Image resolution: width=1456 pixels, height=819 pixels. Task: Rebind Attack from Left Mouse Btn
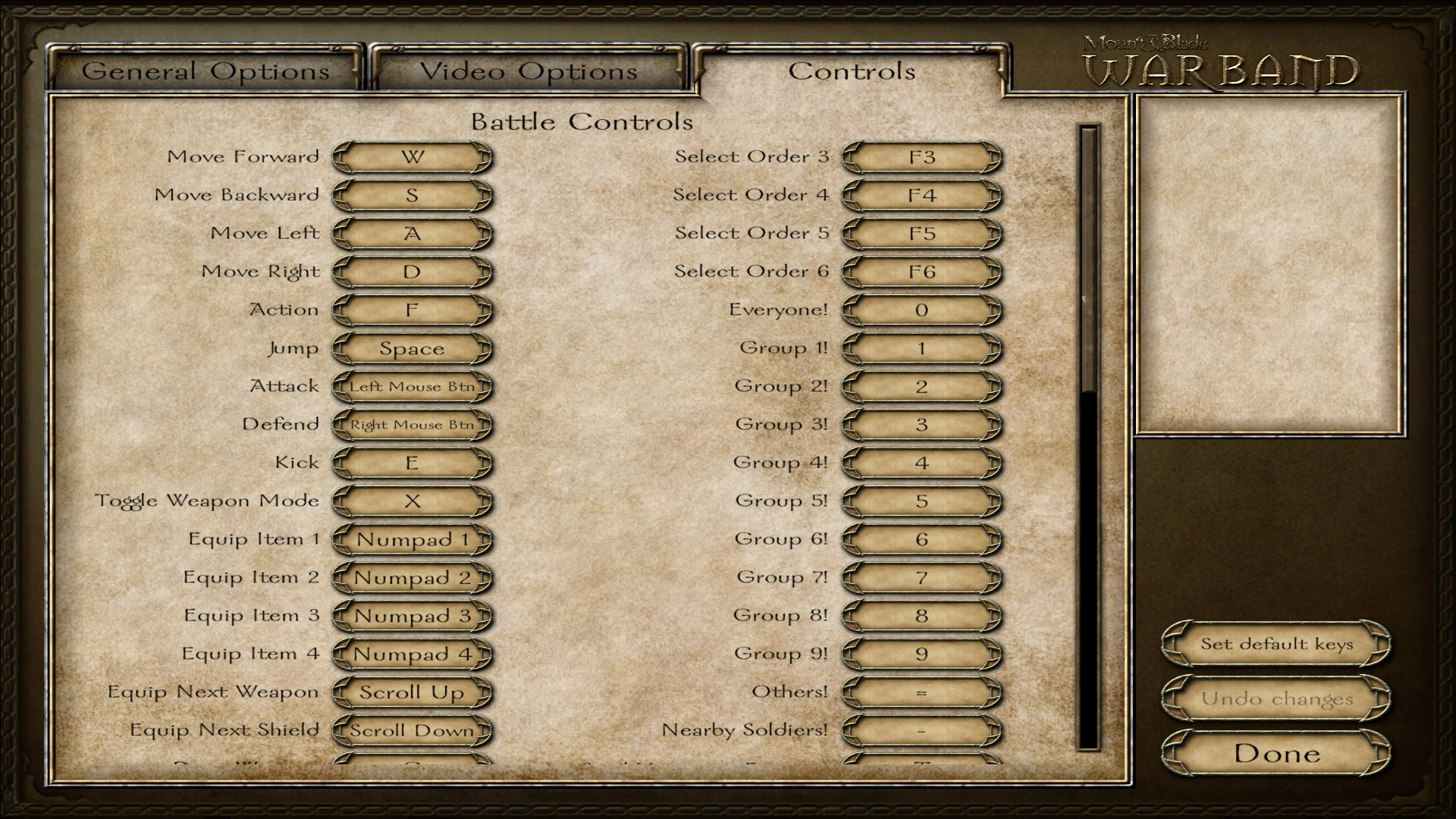coord(412,386)
